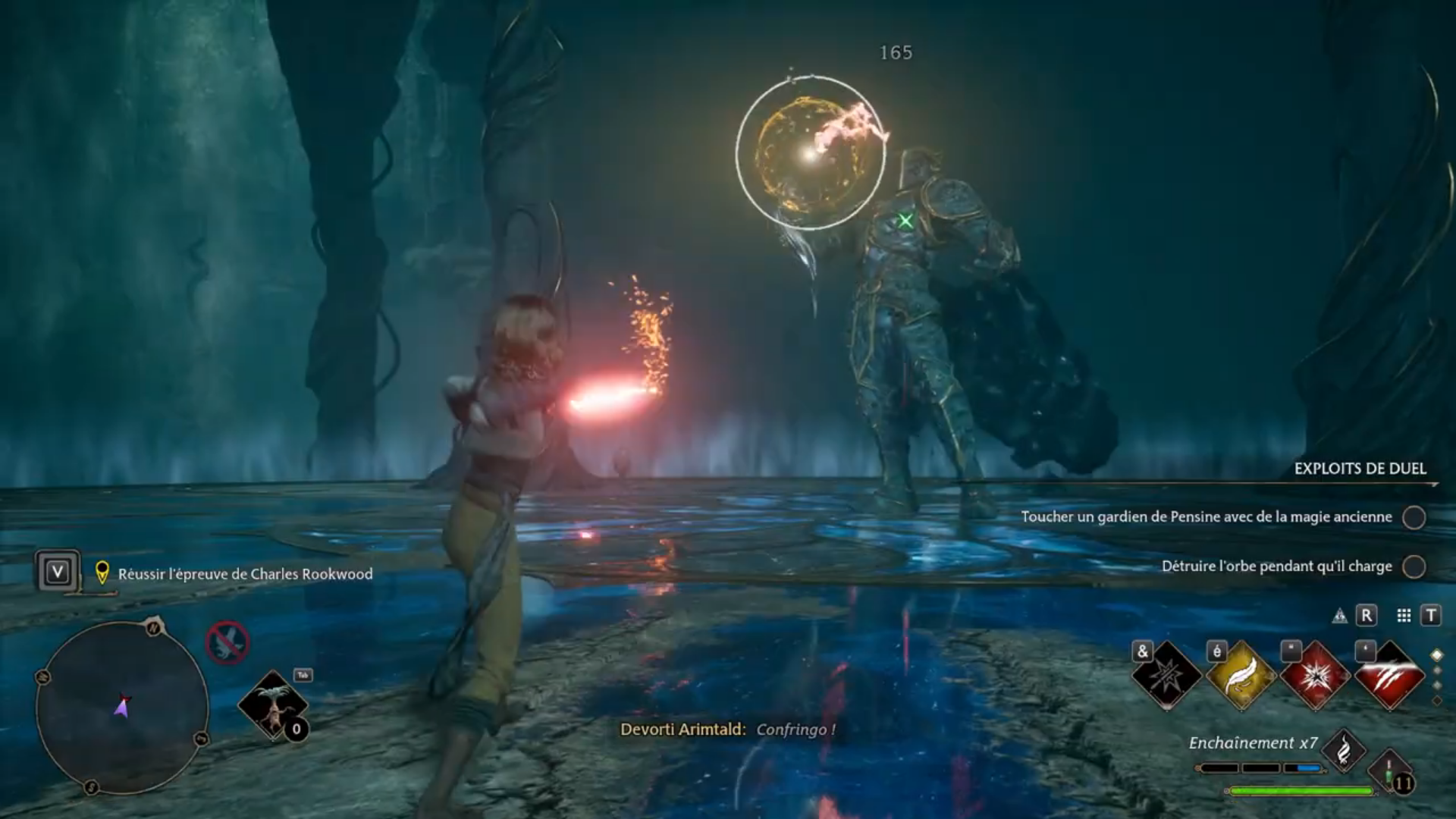Viewport: 1456px width, 819px height.
Task: Select the black starburst spell slot
Action: (1166, 676)
